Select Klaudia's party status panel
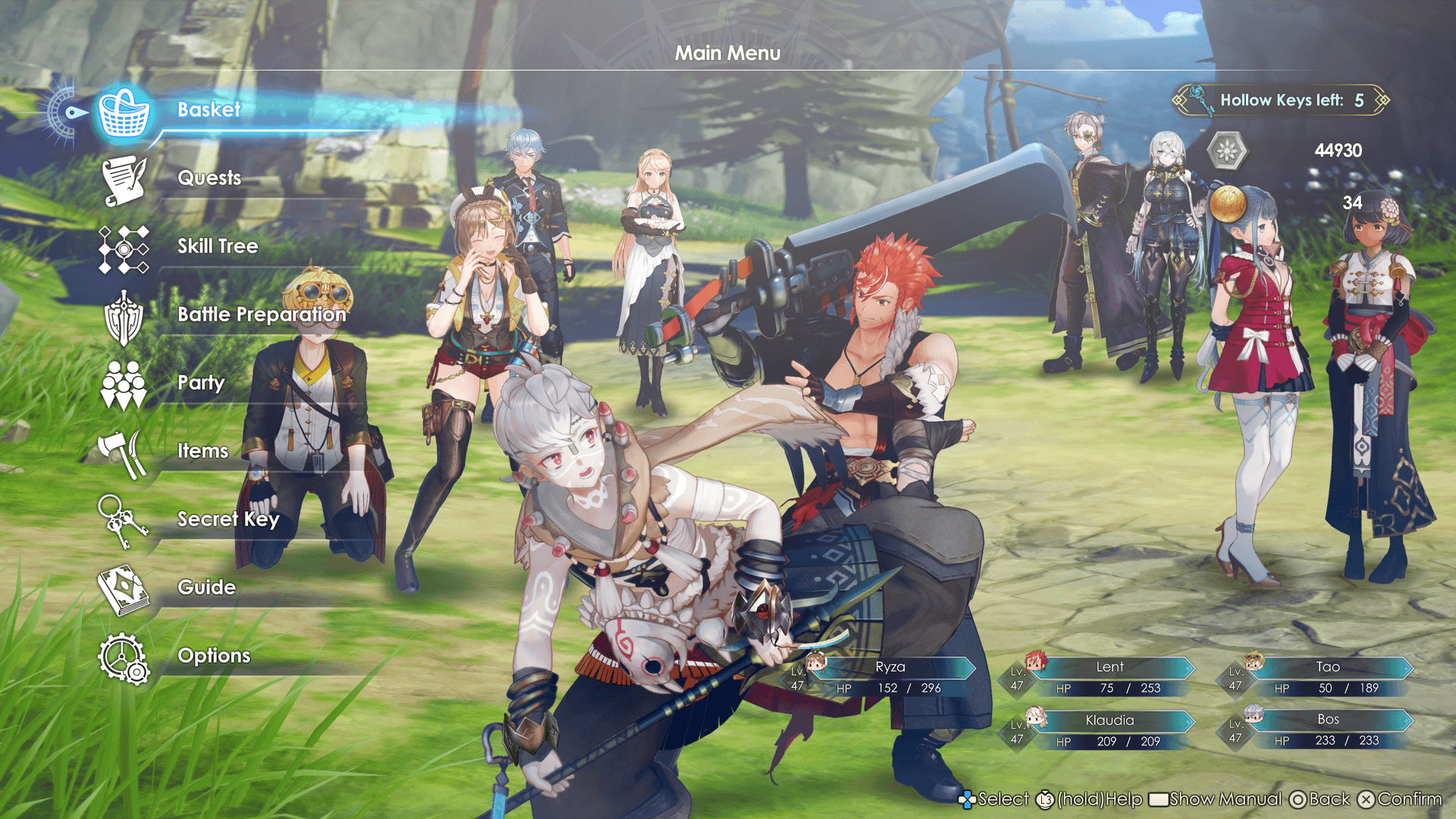1456x819 pixels. (x=1109, y=730)
